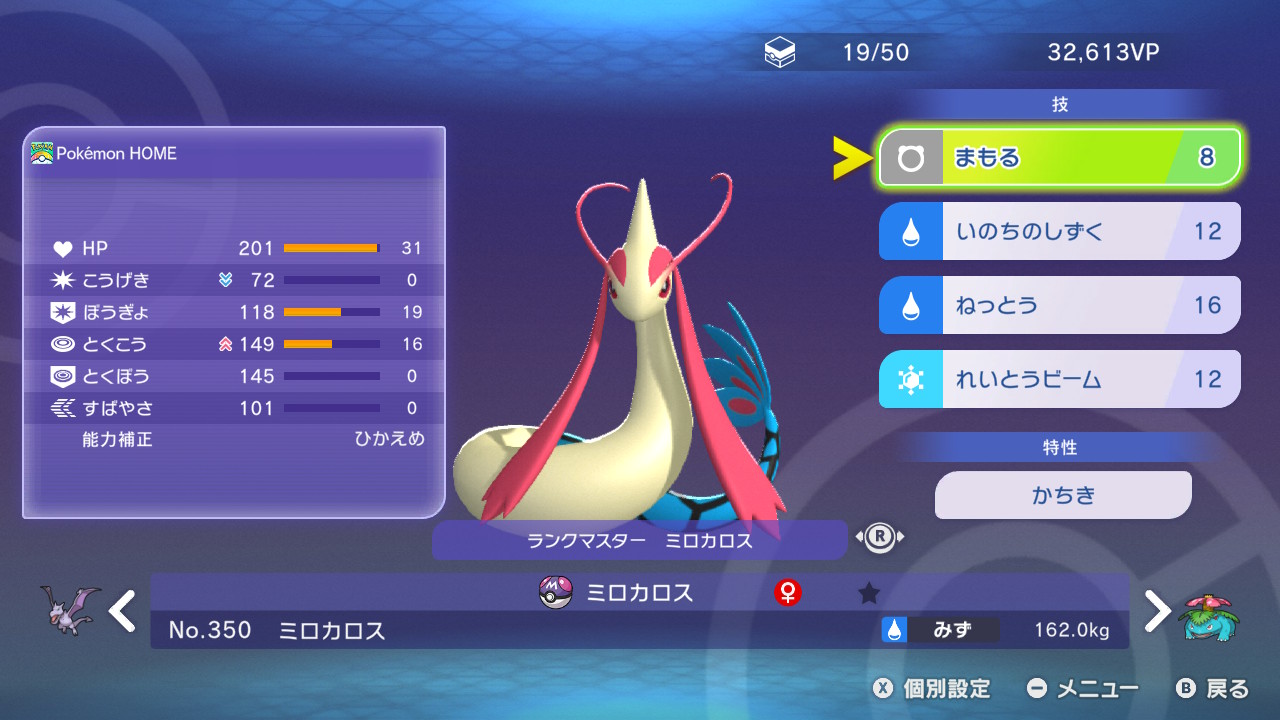Screen dimensions: 1280x720
Task: Choose the いのちのしずく move
Action: [1059, 231]
